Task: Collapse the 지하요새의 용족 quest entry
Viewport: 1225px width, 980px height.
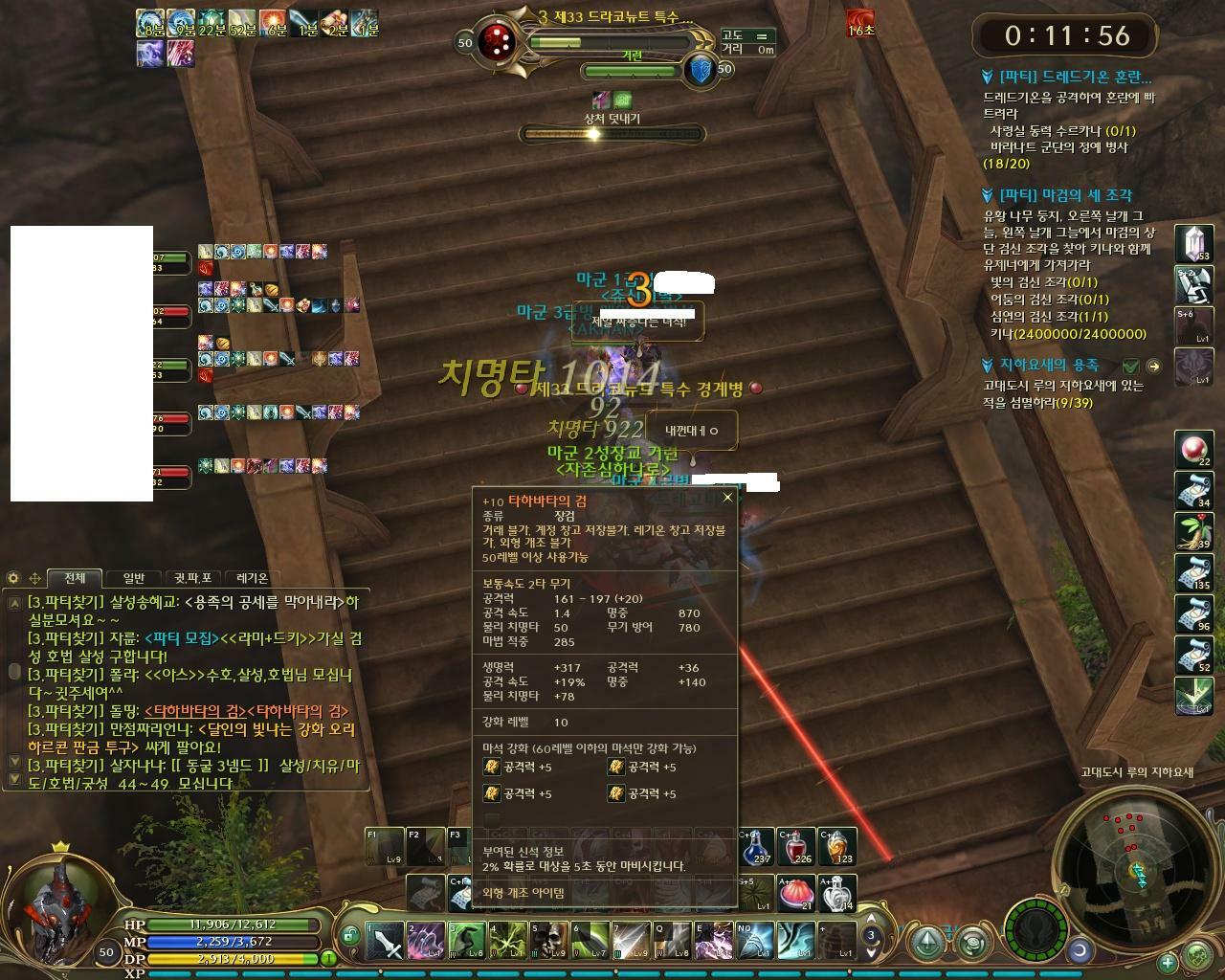Action: [x=985, y=365]
